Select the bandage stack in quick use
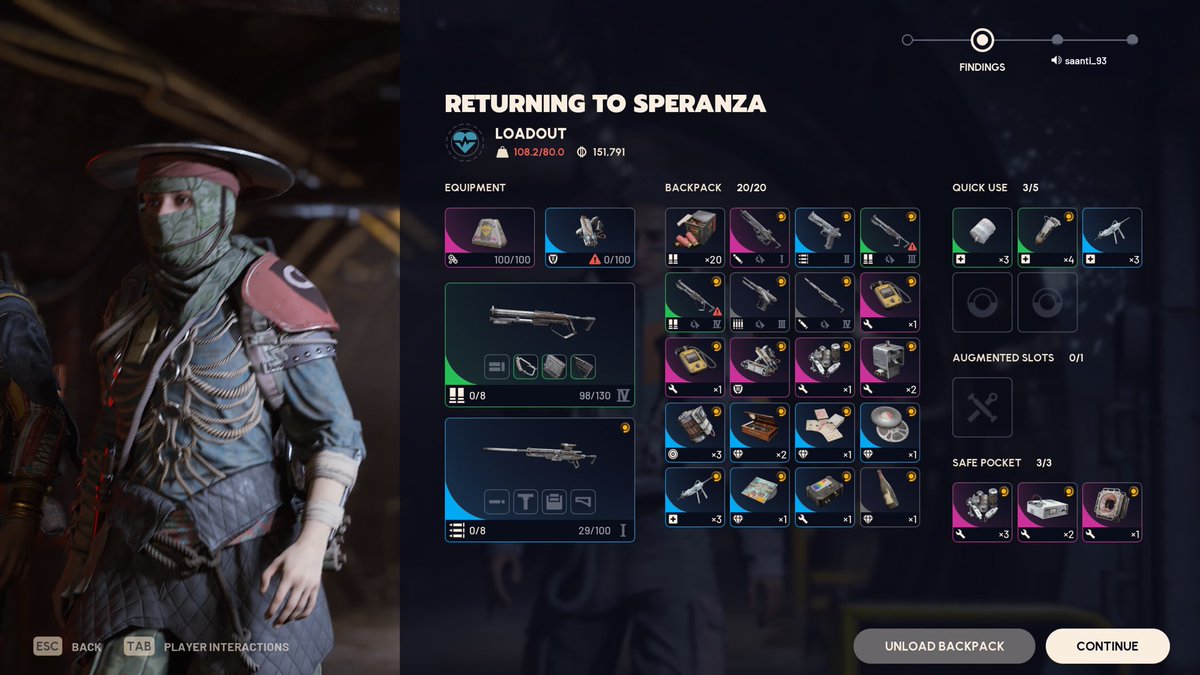The image size is (1200, 675). click(x=981, y=238)
